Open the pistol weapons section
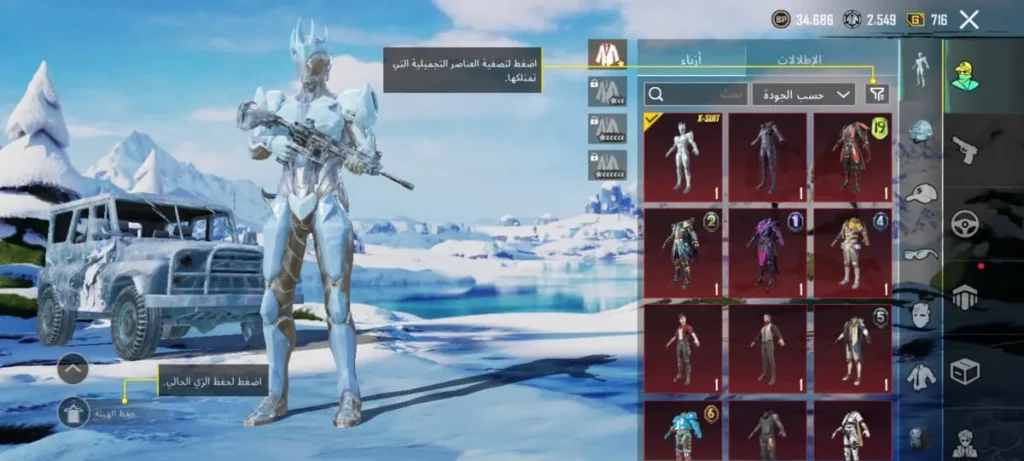 (964, 151)
